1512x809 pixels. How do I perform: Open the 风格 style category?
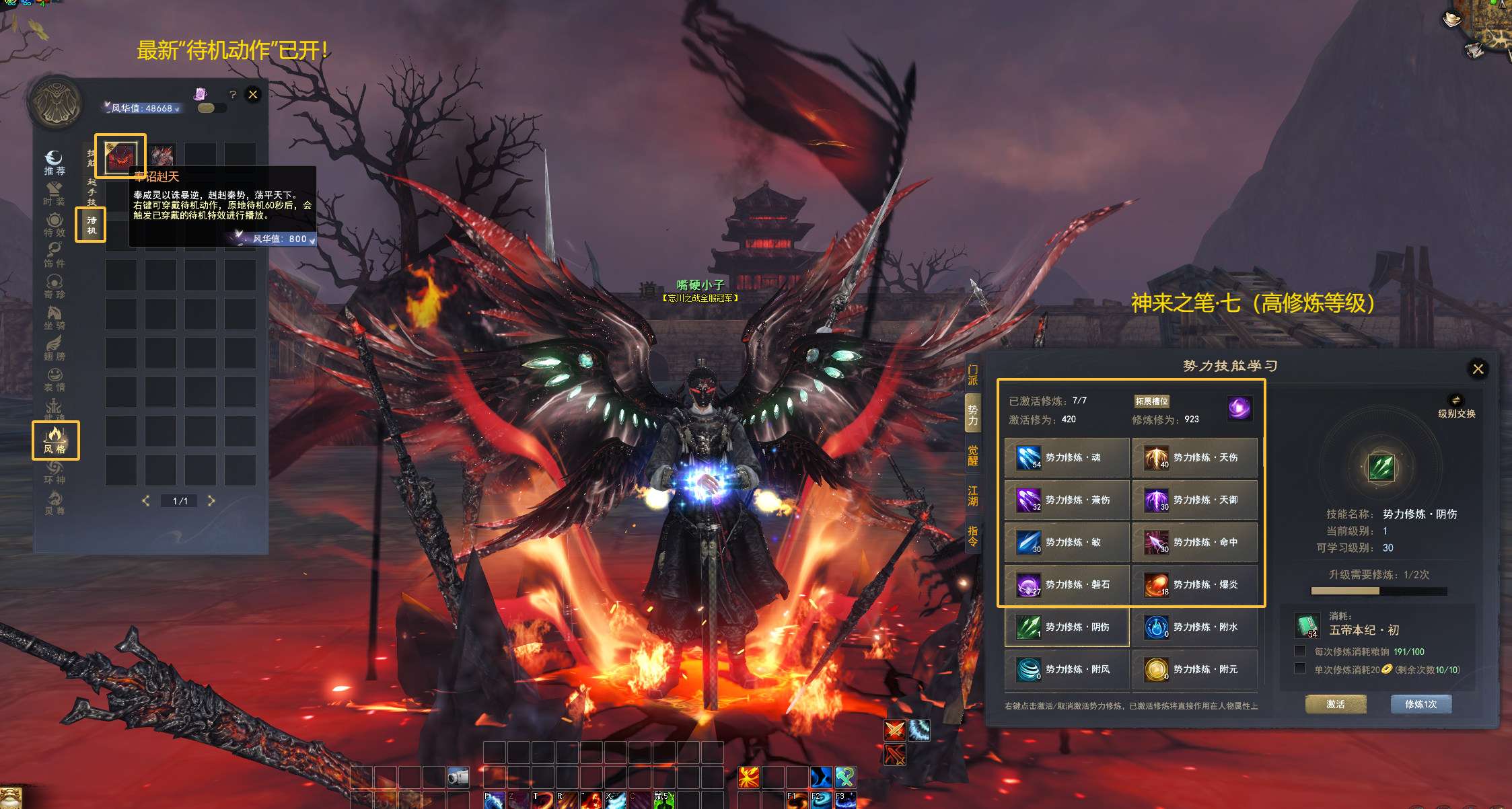[55, 440]
